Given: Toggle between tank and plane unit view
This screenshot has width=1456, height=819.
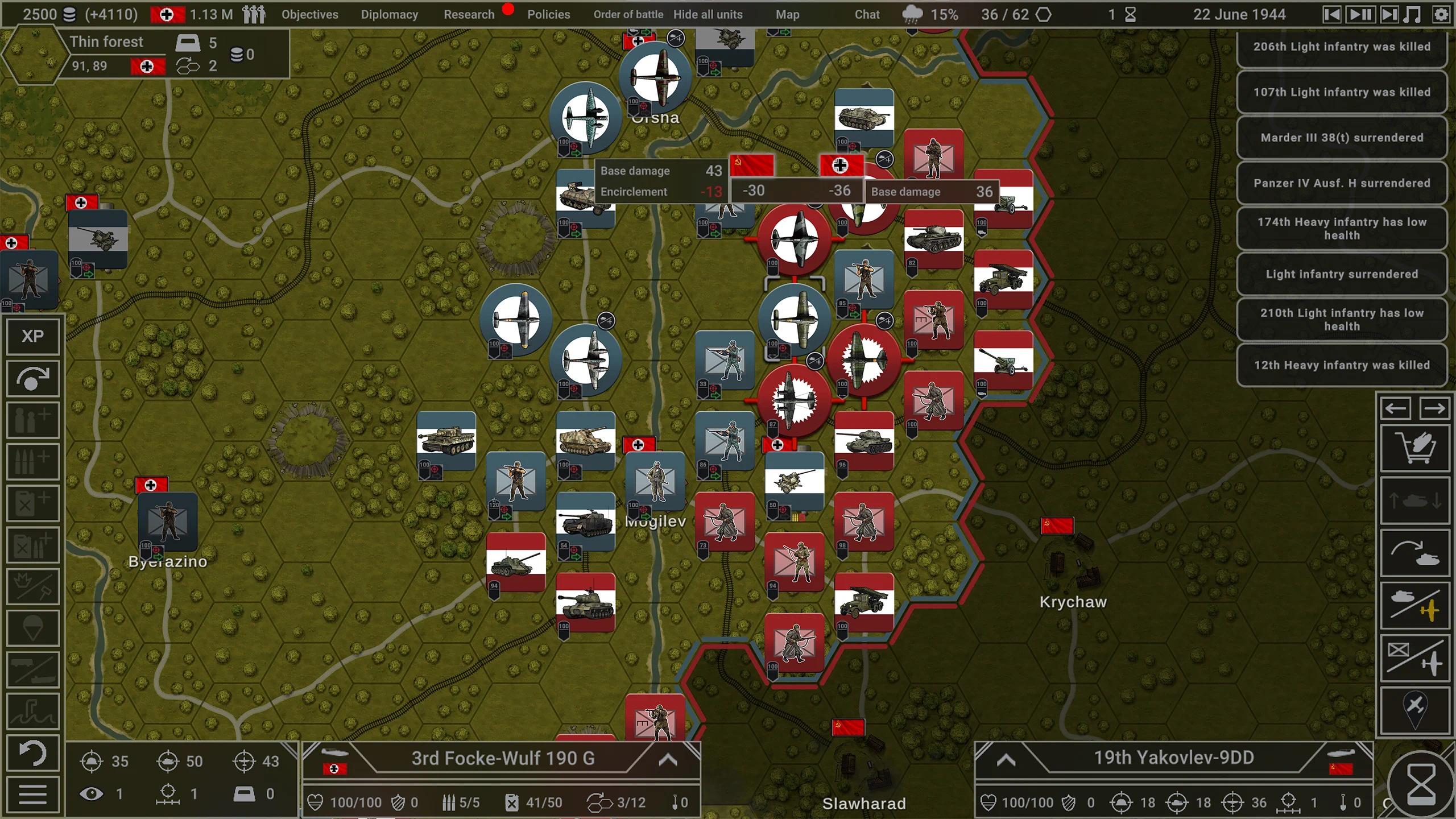Looking at the screenshot, I should click(x=1416, y=606).
